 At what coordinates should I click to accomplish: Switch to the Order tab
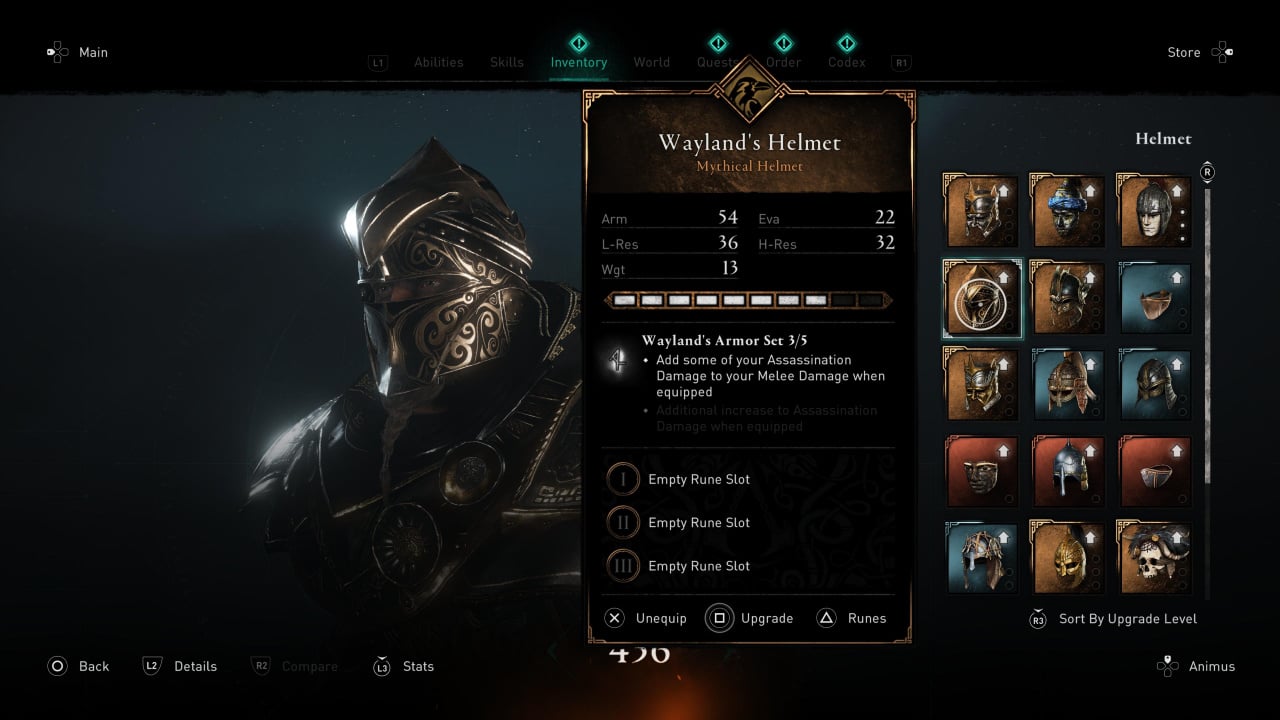click(784, 62)
